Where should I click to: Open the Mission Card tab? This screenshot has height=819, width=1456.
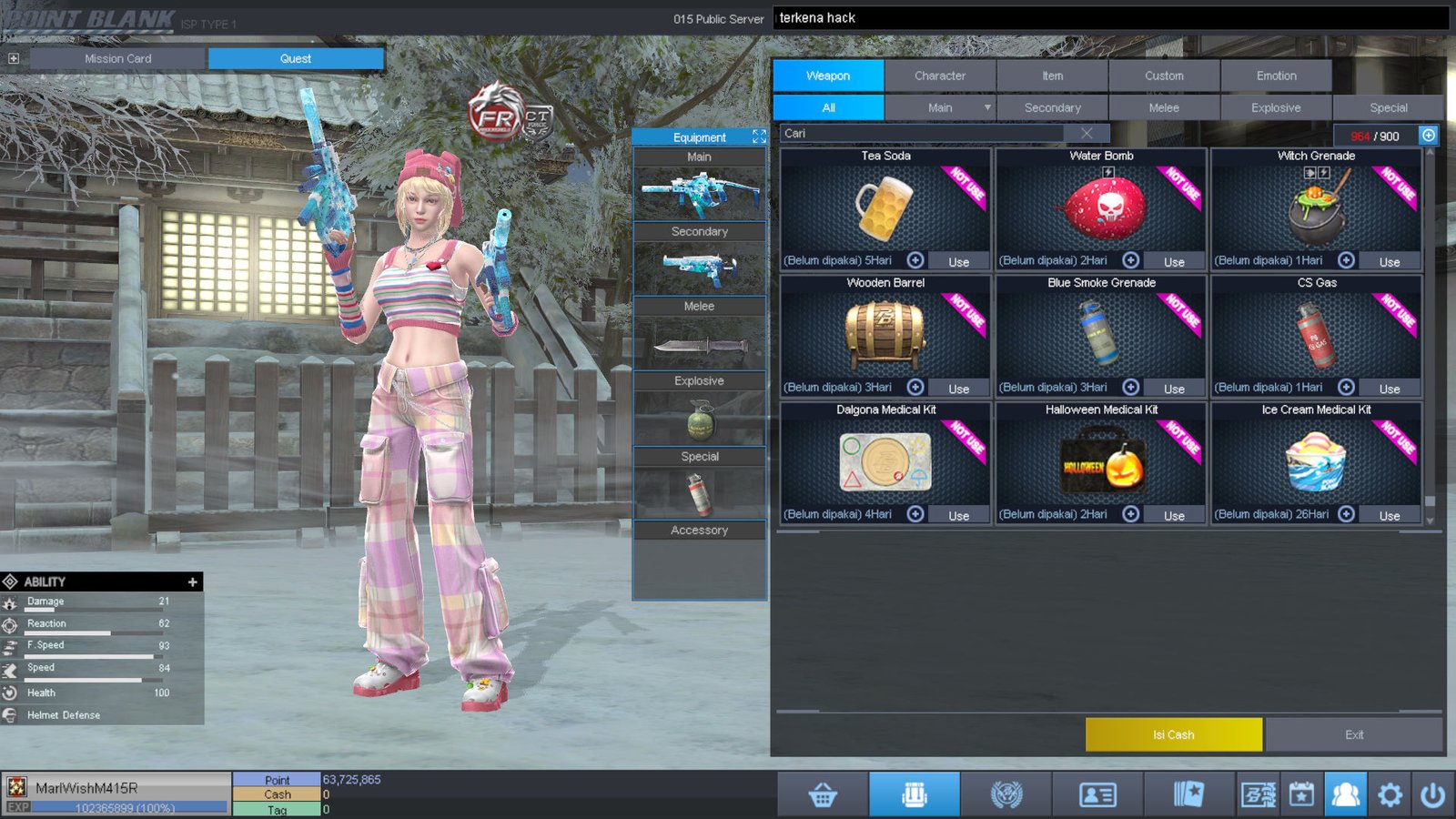click(x=118, y=58)
